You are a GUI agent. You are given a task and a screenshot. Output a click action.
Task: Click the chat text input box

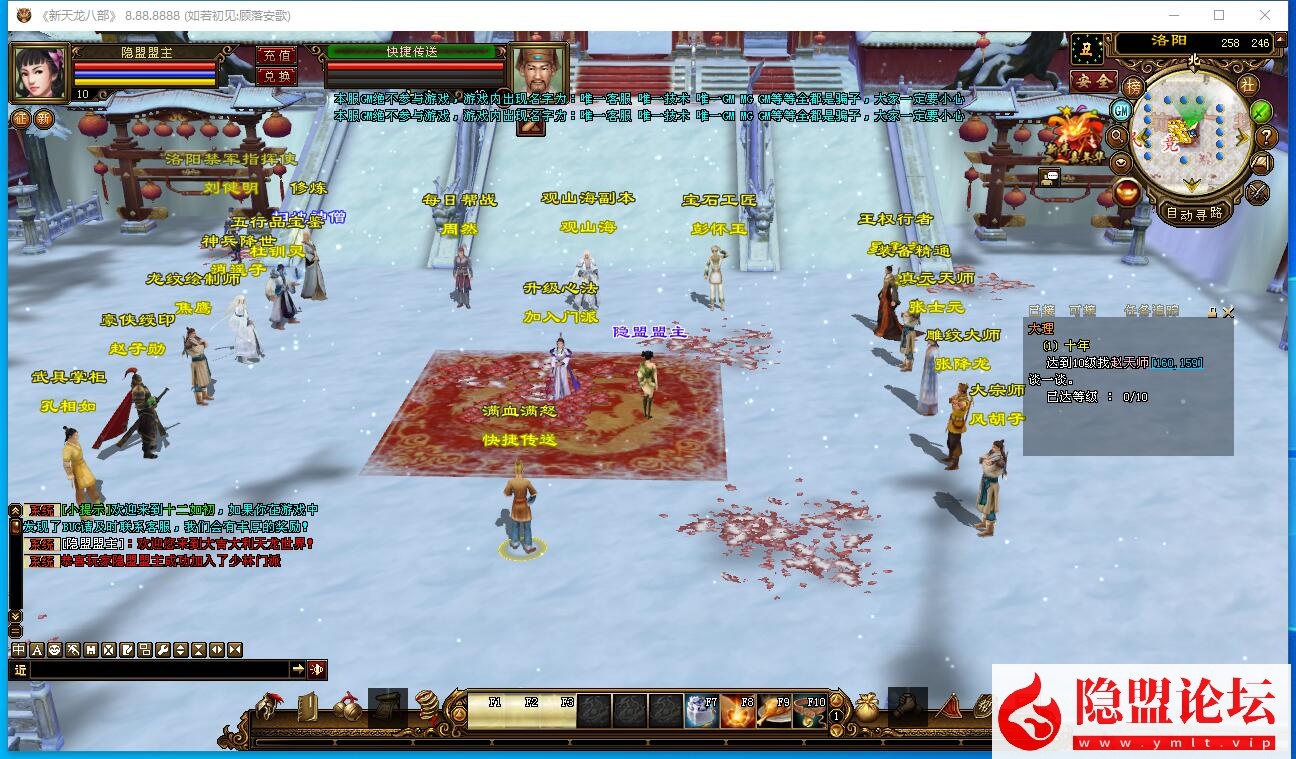click(x=160, y=669)
